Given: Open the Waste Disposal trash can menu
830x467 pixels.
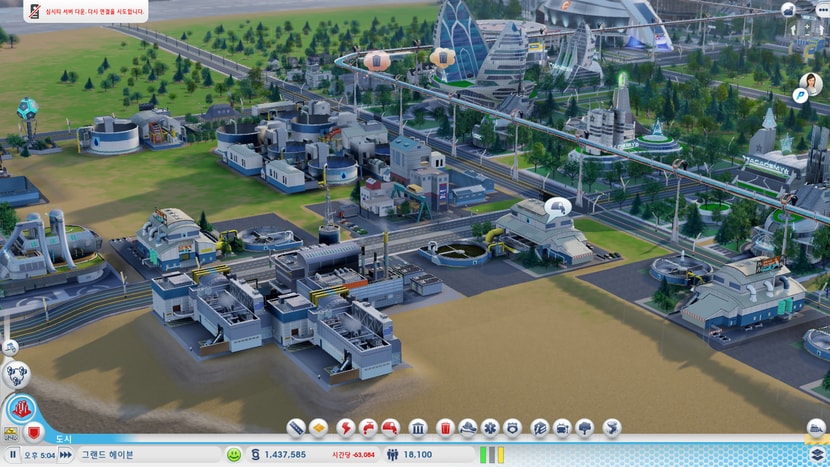Looking at the screenshot, I should (446, 428).
